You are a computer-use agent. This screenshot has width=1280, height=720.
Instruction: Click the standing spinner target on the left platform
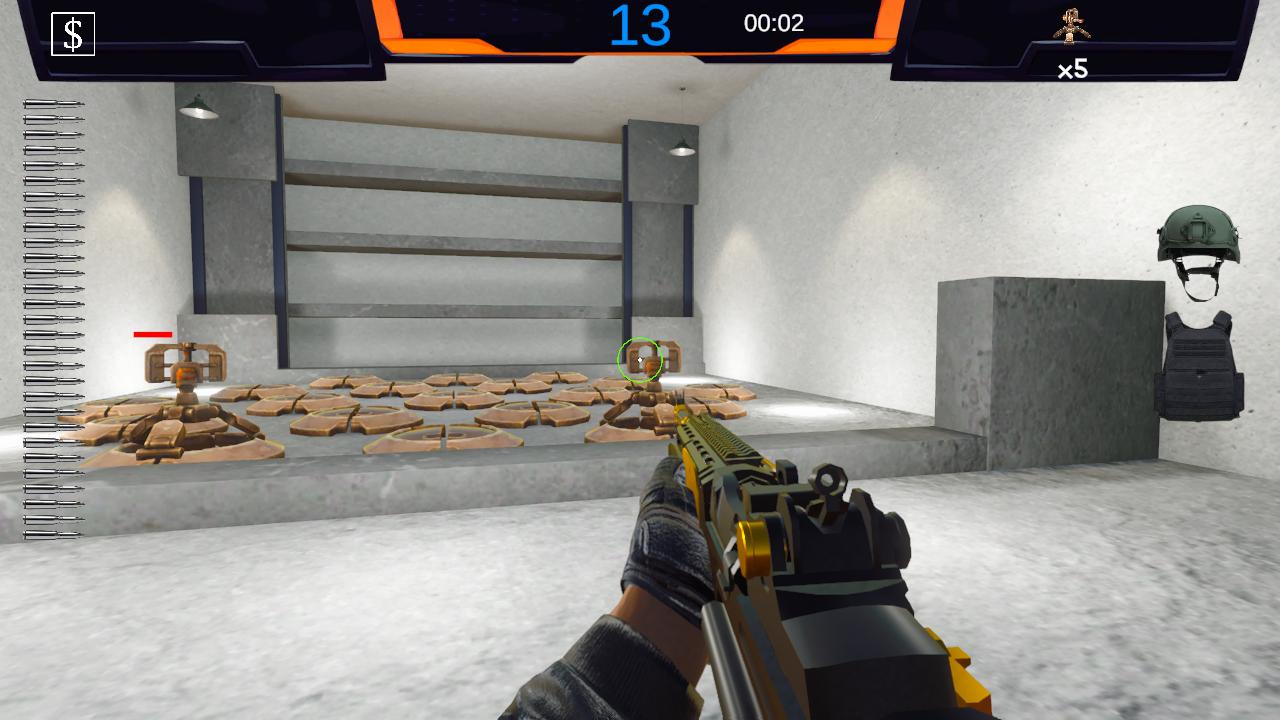coord(185,370)
